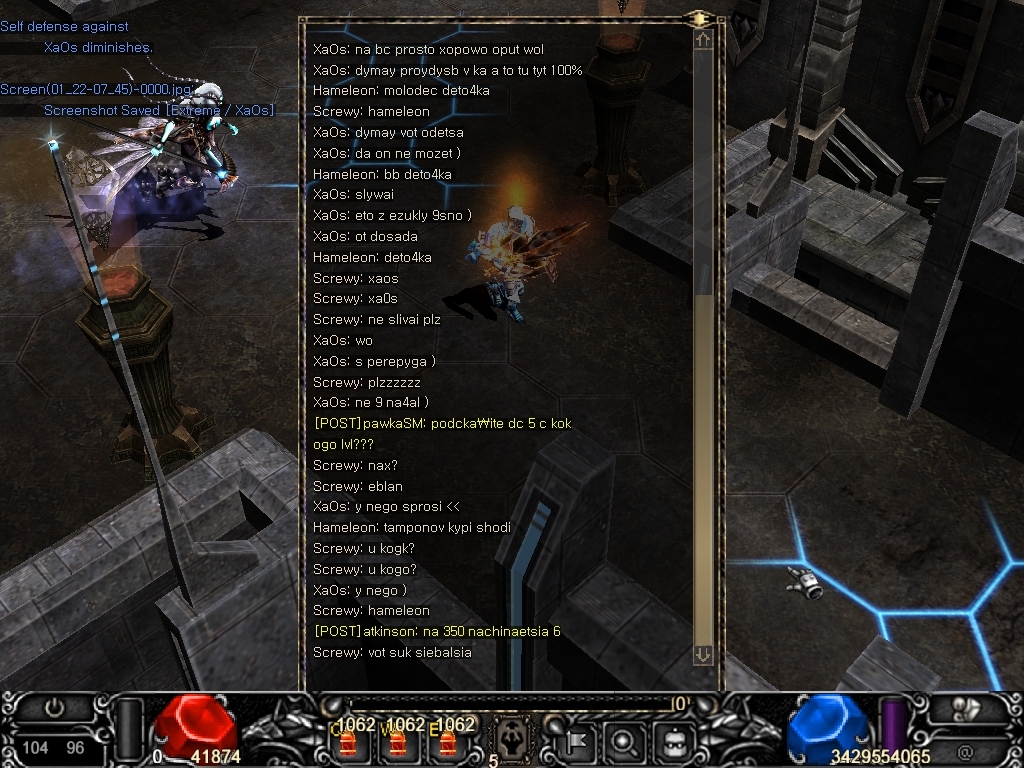The width and height of the screenshot is (1024, 768).
Task: Select pawkaSM's [POST] chat message
Action: [442, 424]
